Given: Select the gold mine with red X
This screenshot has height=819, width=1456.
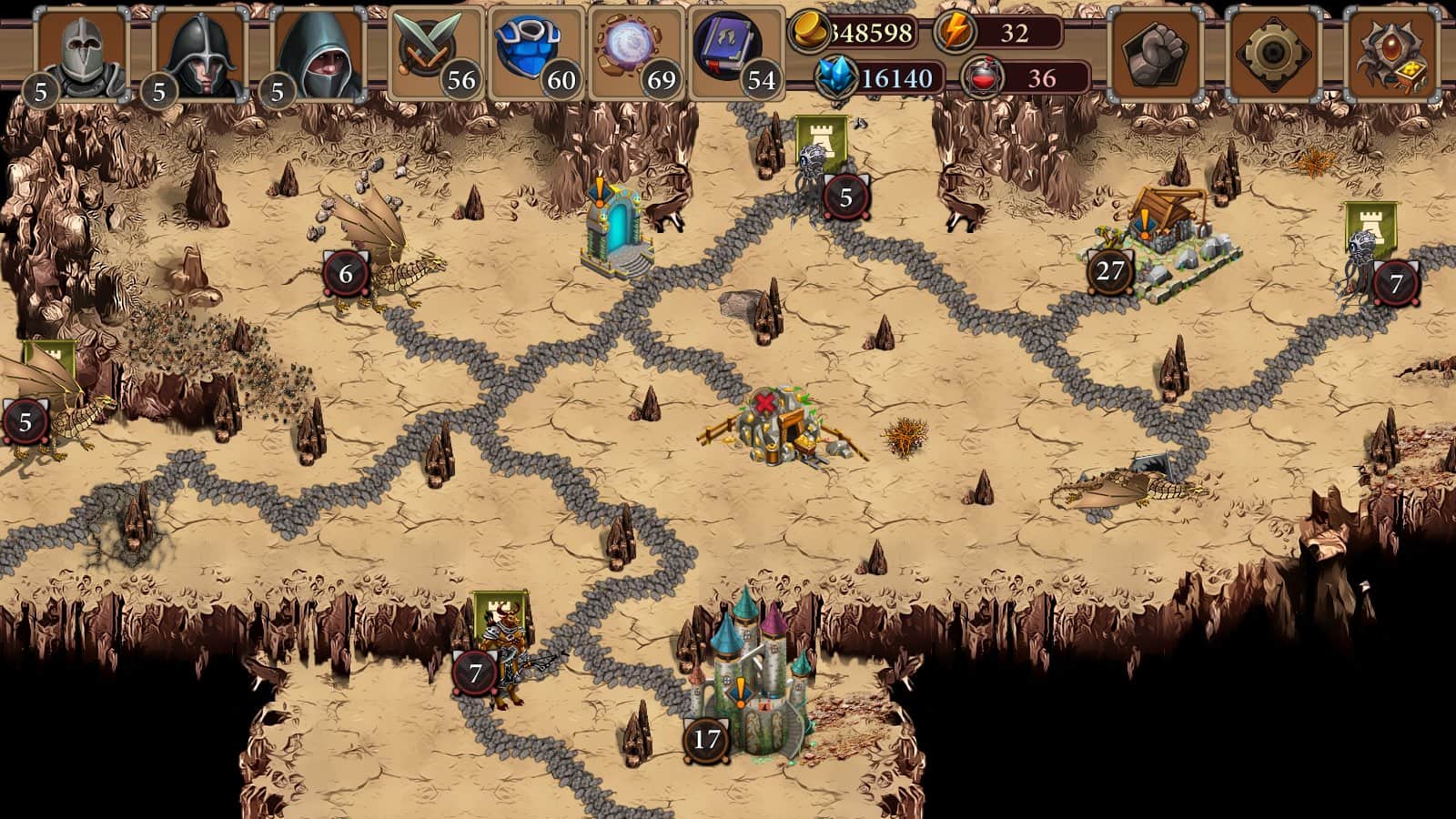Looking at the screenshot, I should coord(775,426).
